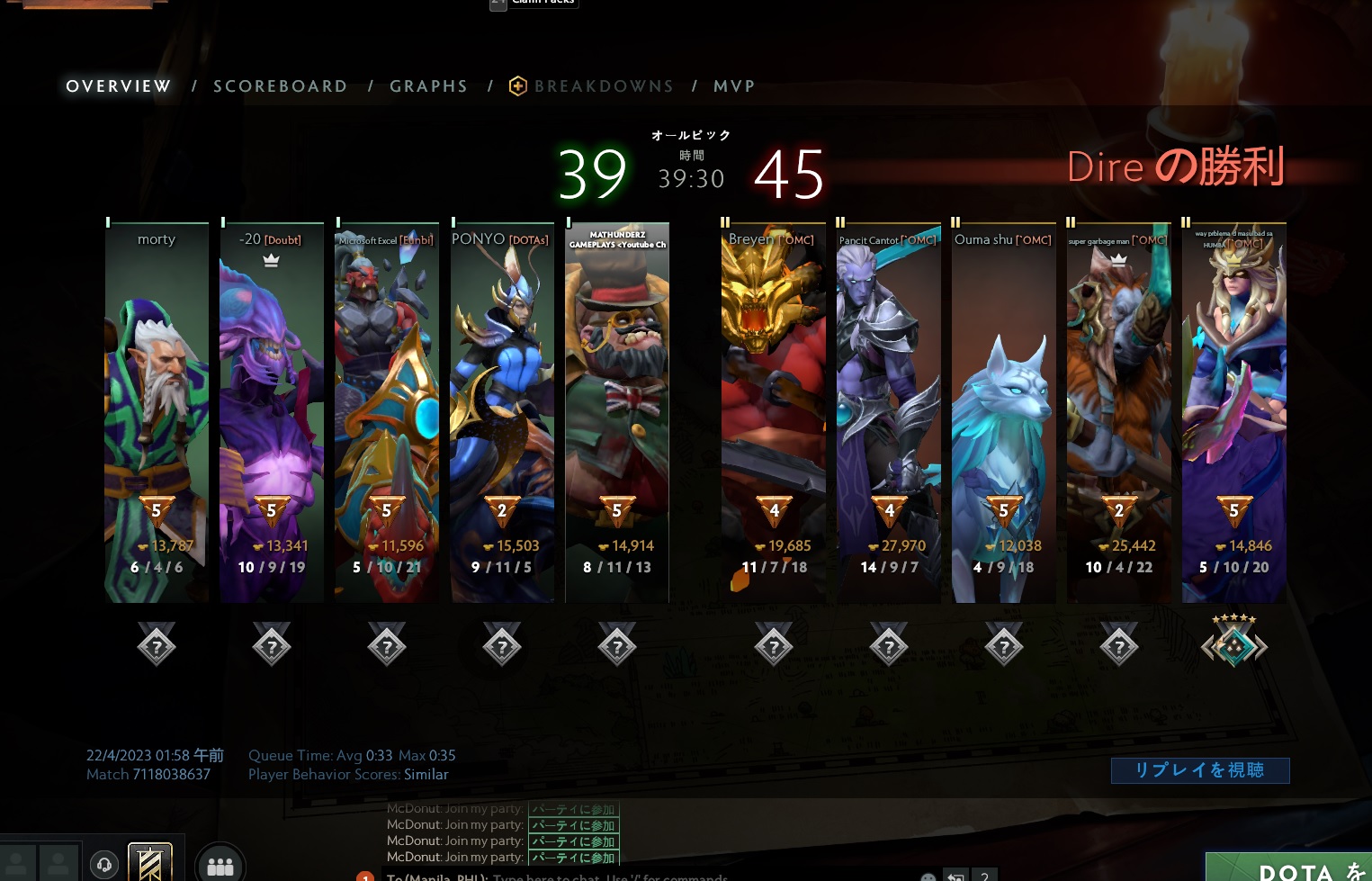Click the リプレイを視聴 replay button

(1200, 770)
